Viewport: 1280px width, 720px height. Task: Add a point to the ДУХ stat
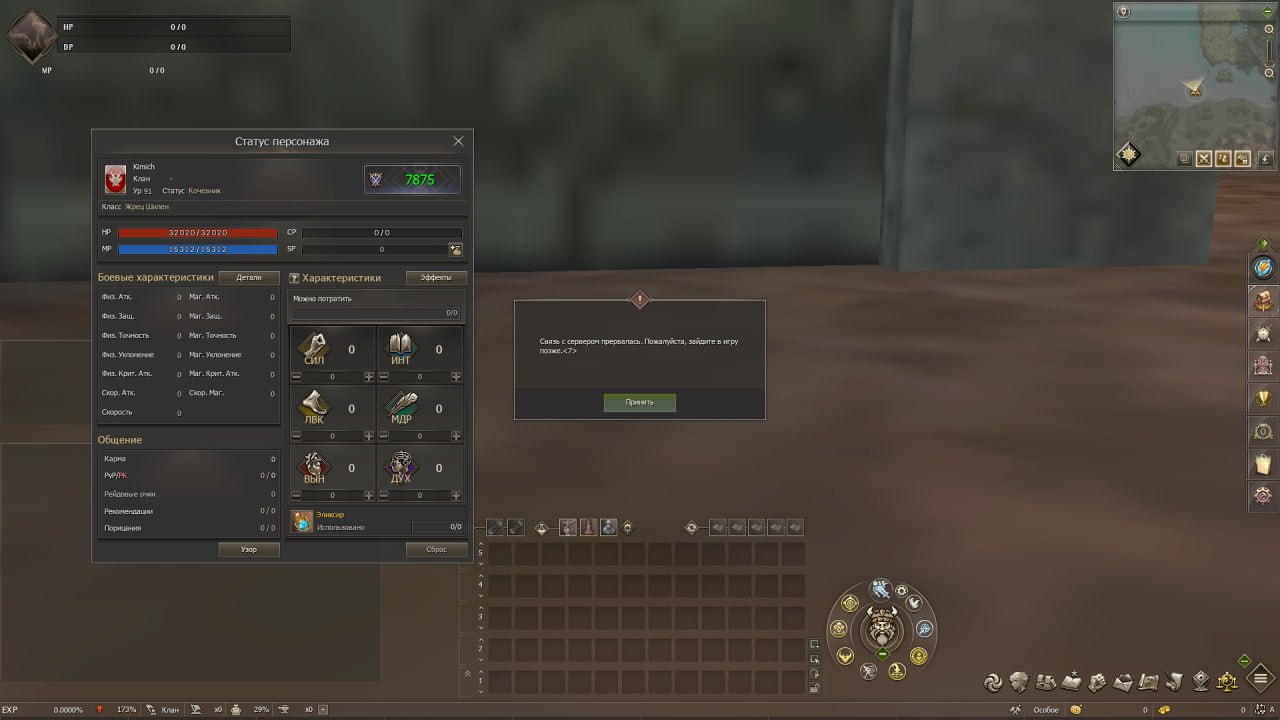456,495
